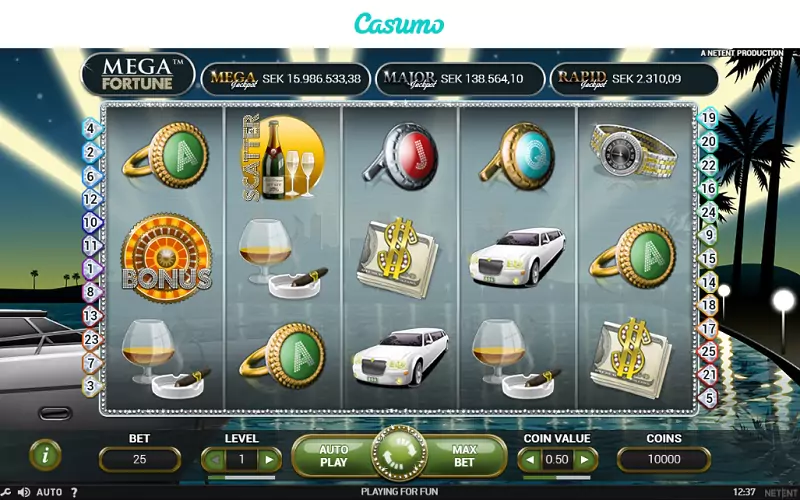Spin the reels with the center button

(x=399, y=457)
